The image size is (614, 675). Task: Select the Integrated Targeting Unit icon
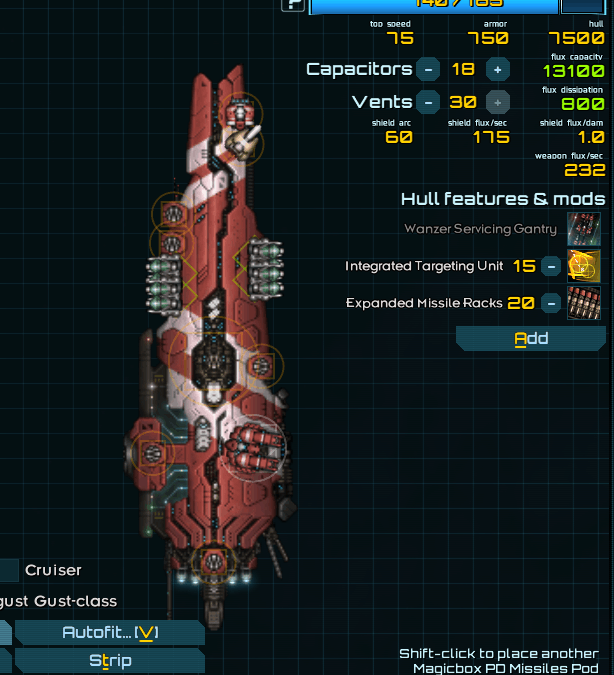[583, 266]
